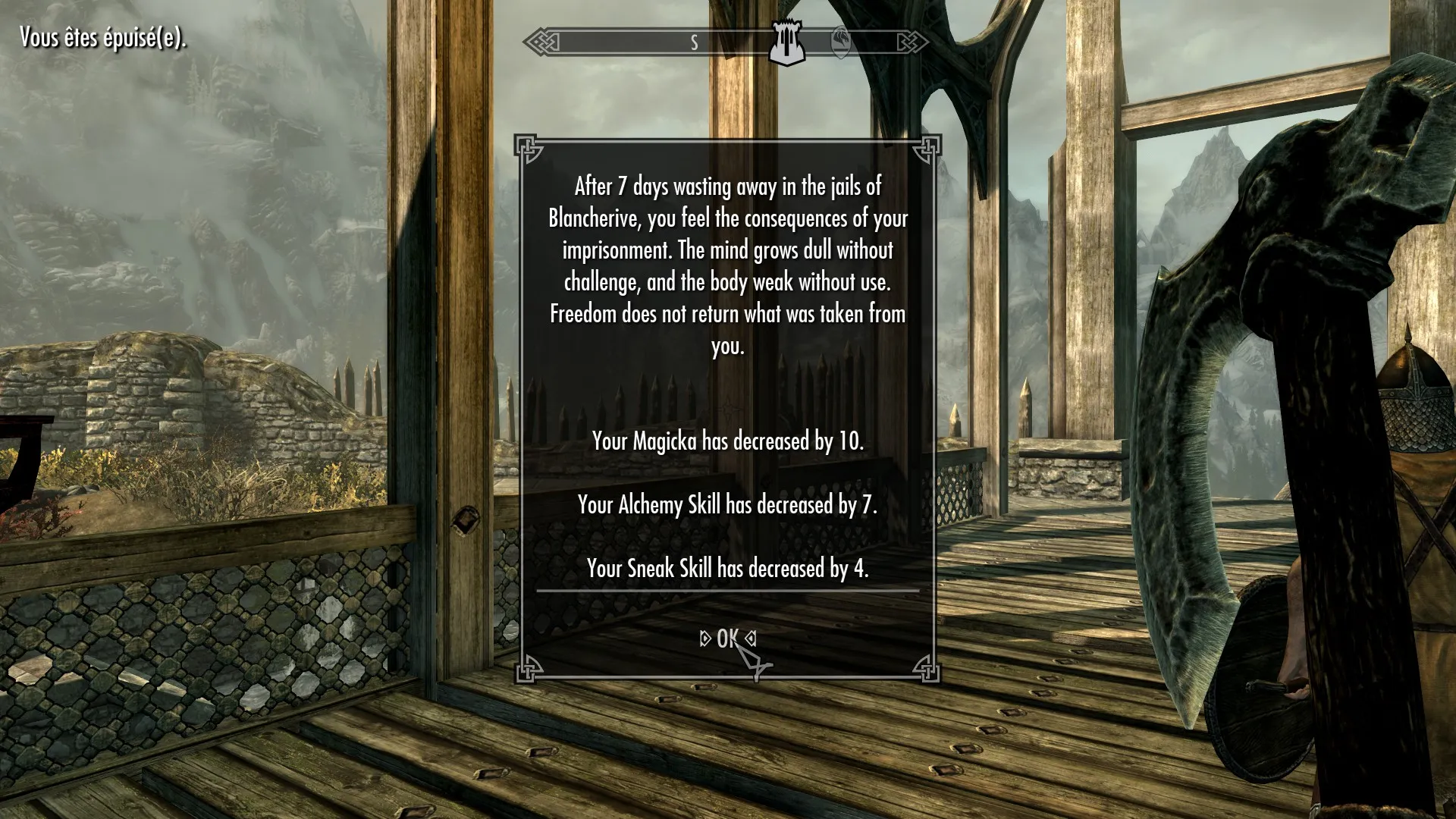Click the Magicka decreased message line
This screenshot has height=819, width=1456.
tap(727, 441)
